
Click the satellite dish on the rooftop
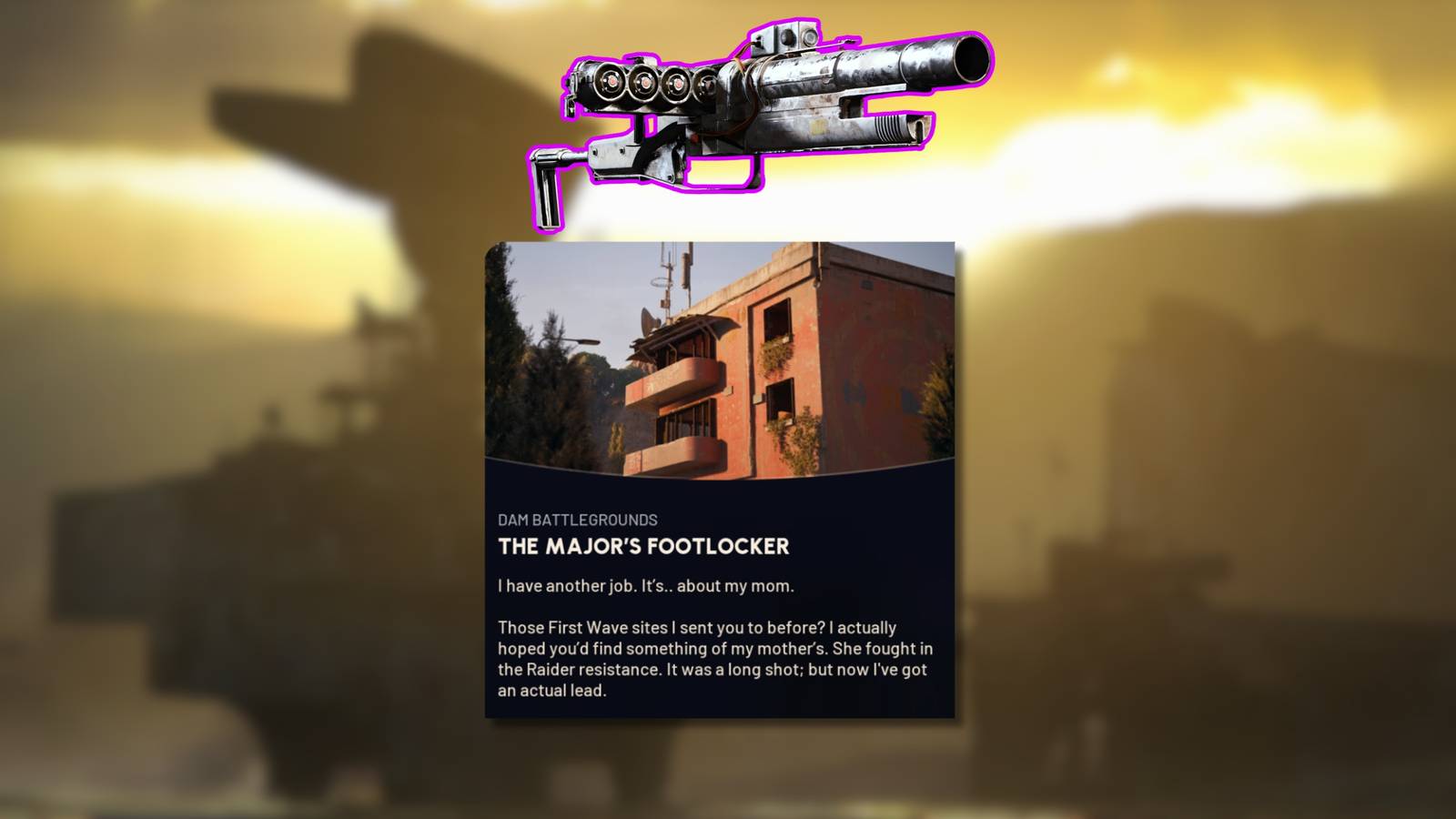[x=648, y=319]
